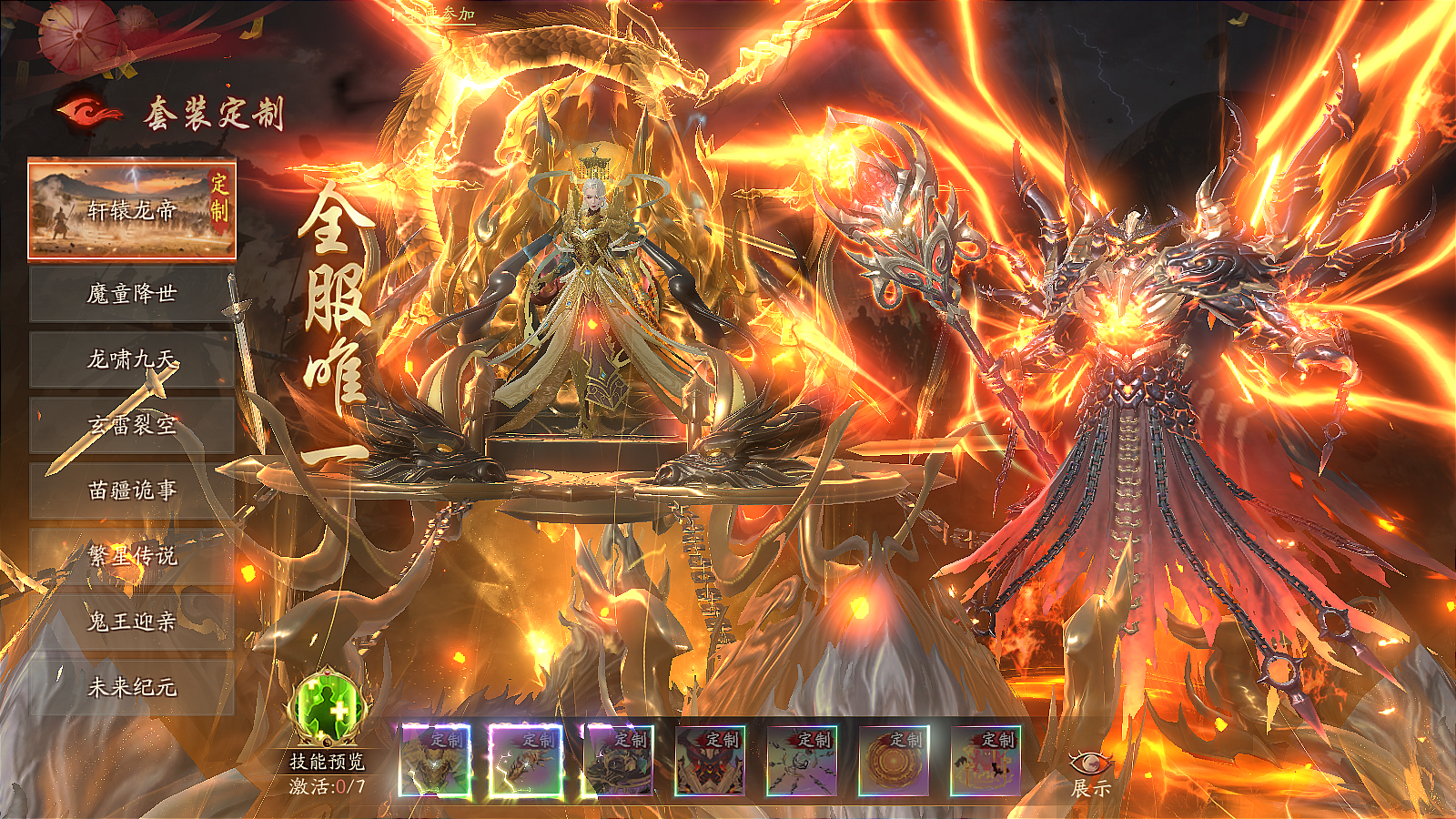Open the 玄雷裂空 set
The height and width of the screenshot is (819, 1456).
132,425
